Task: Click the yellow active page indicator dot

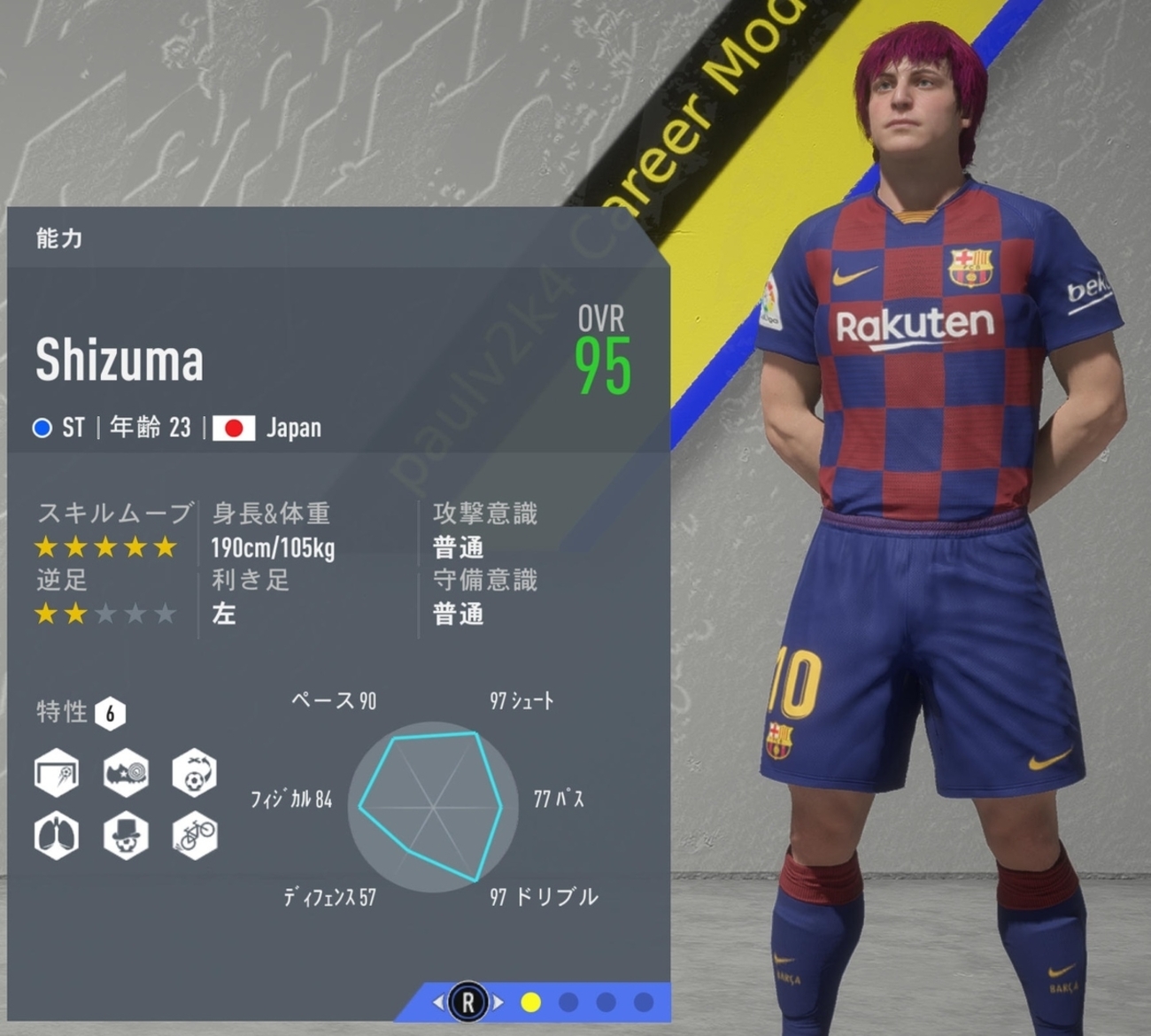Action: (x=531, y=1002)
